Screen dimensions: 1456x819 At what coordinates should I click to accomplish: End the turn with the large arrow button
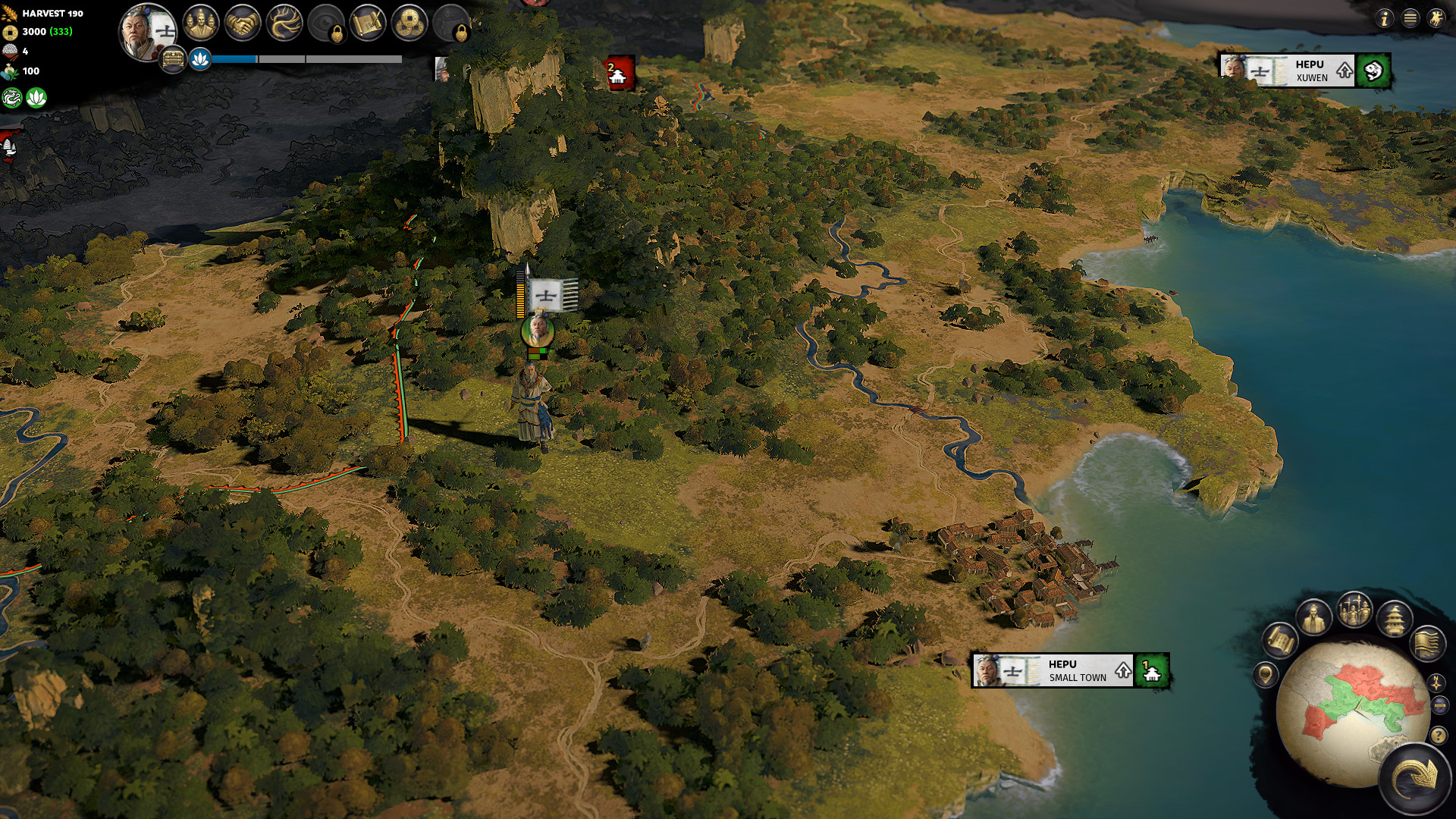(x=1417, y=775)
